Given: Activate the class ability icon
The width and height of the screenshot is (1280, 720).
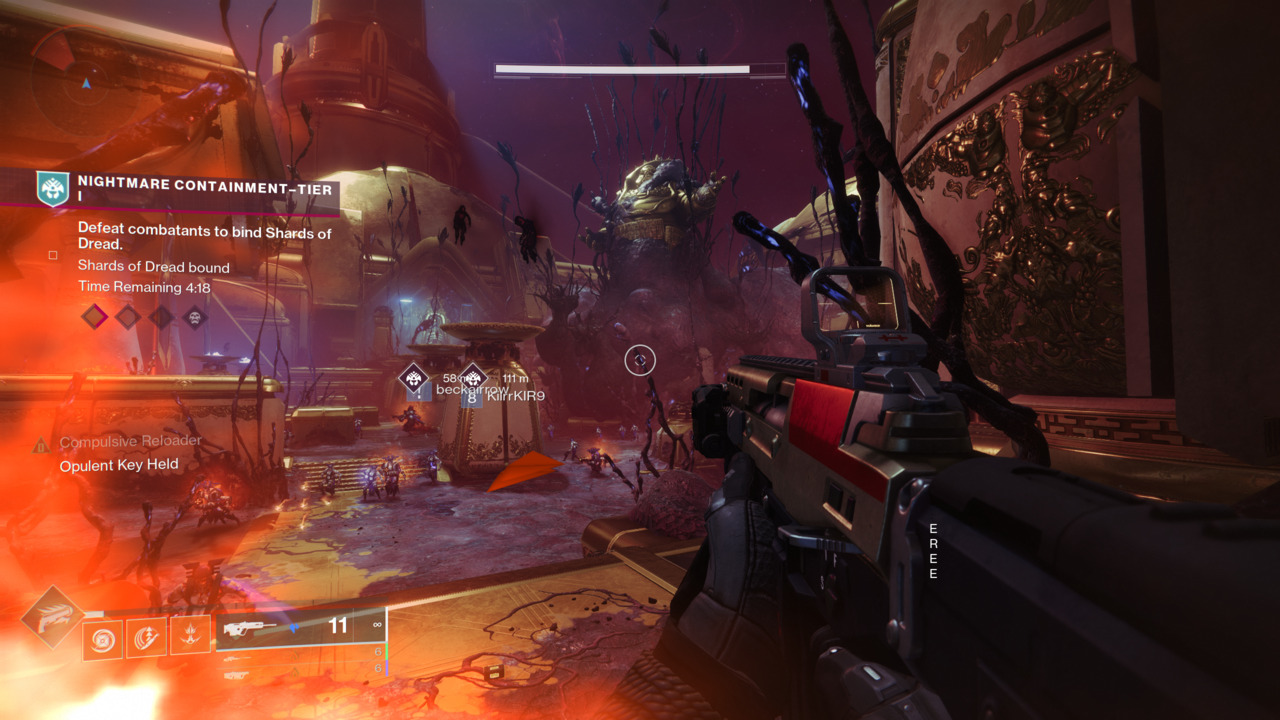Looking at the screenshot, I should click(190, 635).
